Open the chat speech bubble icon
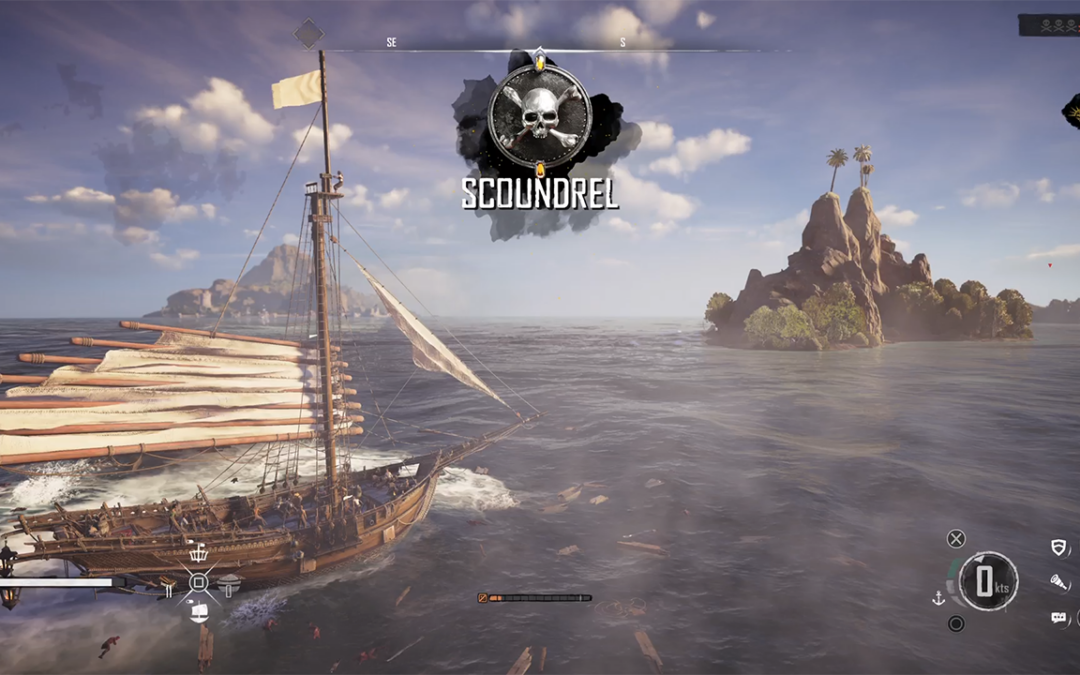Viewport: 1080px width, 675px height. [x=1058, y=618]
